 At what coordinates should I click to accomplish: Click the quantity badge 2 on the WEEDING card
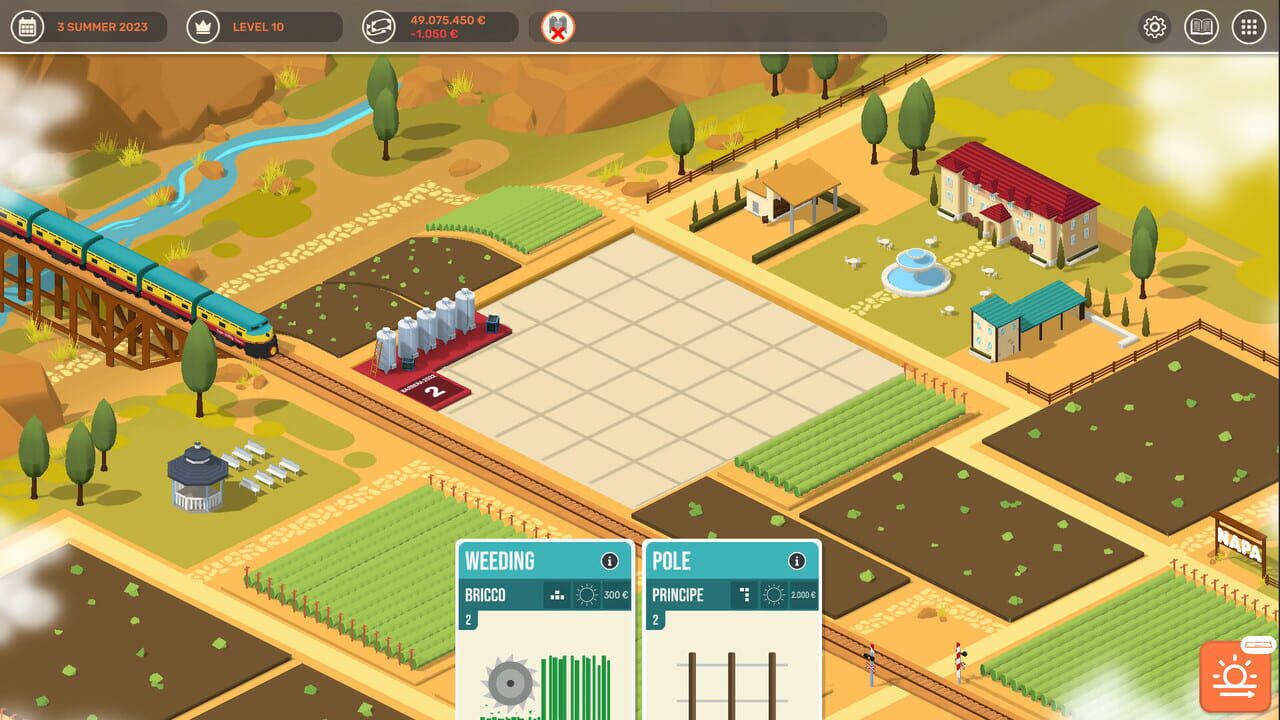(469, 618)
